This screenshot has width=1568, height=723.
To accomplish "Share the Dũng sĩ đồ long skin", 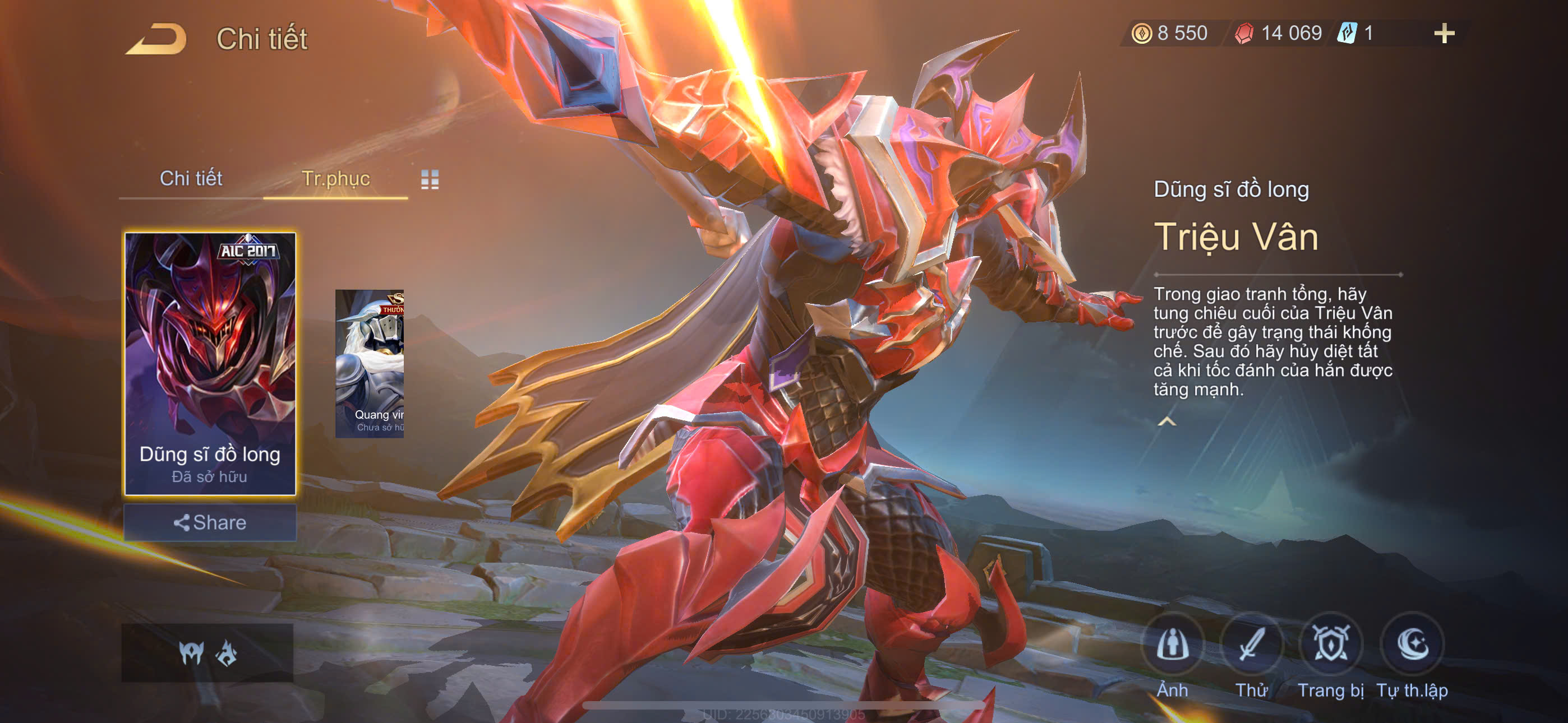I will tap(210, 523).
